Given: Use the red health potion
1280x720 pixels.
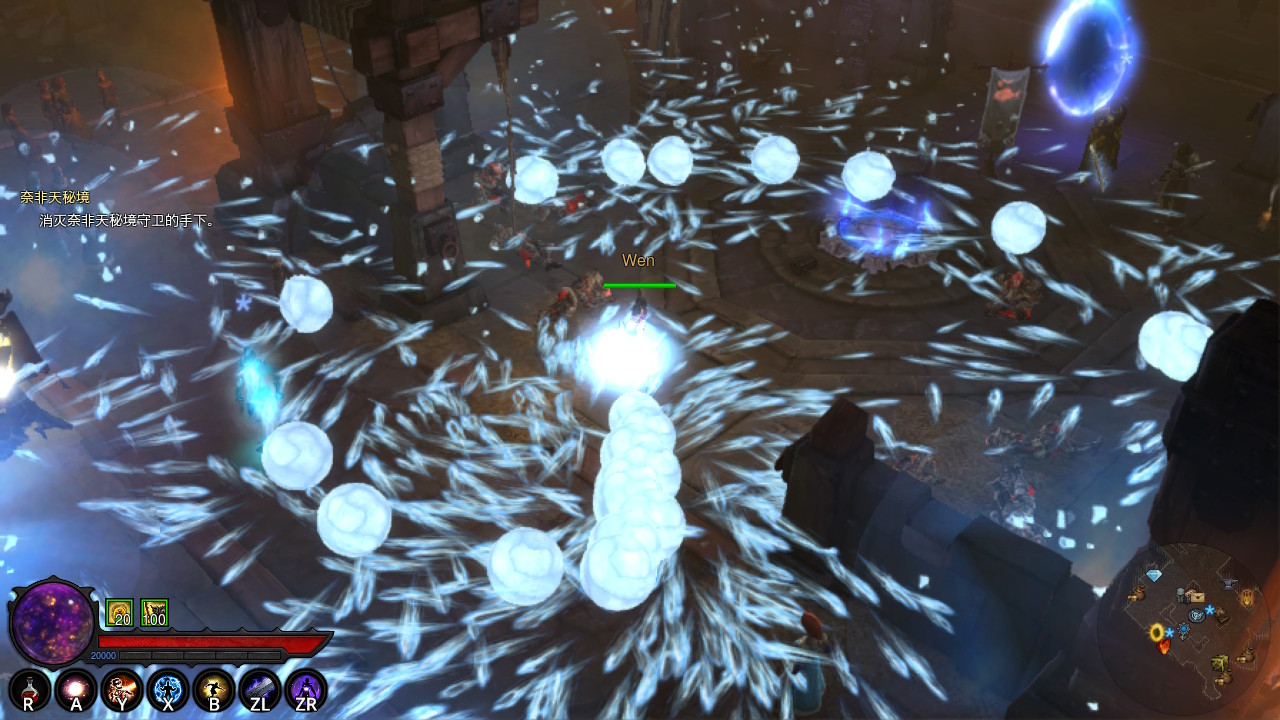Looking at the screenshot, I should pos(29,689).
